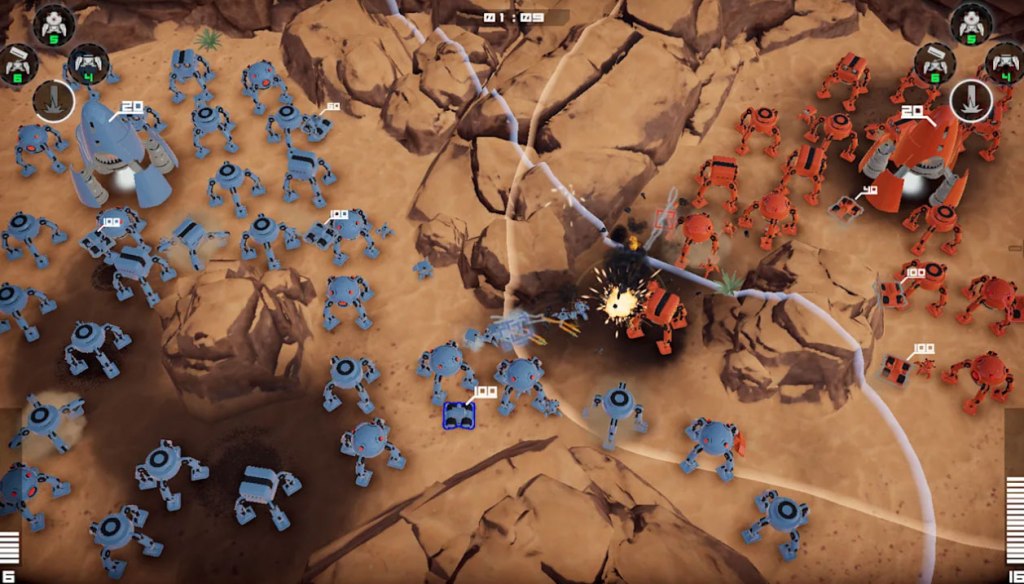Pick the red side's cost-4 unit icon
Viewport: 1024px width, 584px height.
point(1005,63)
